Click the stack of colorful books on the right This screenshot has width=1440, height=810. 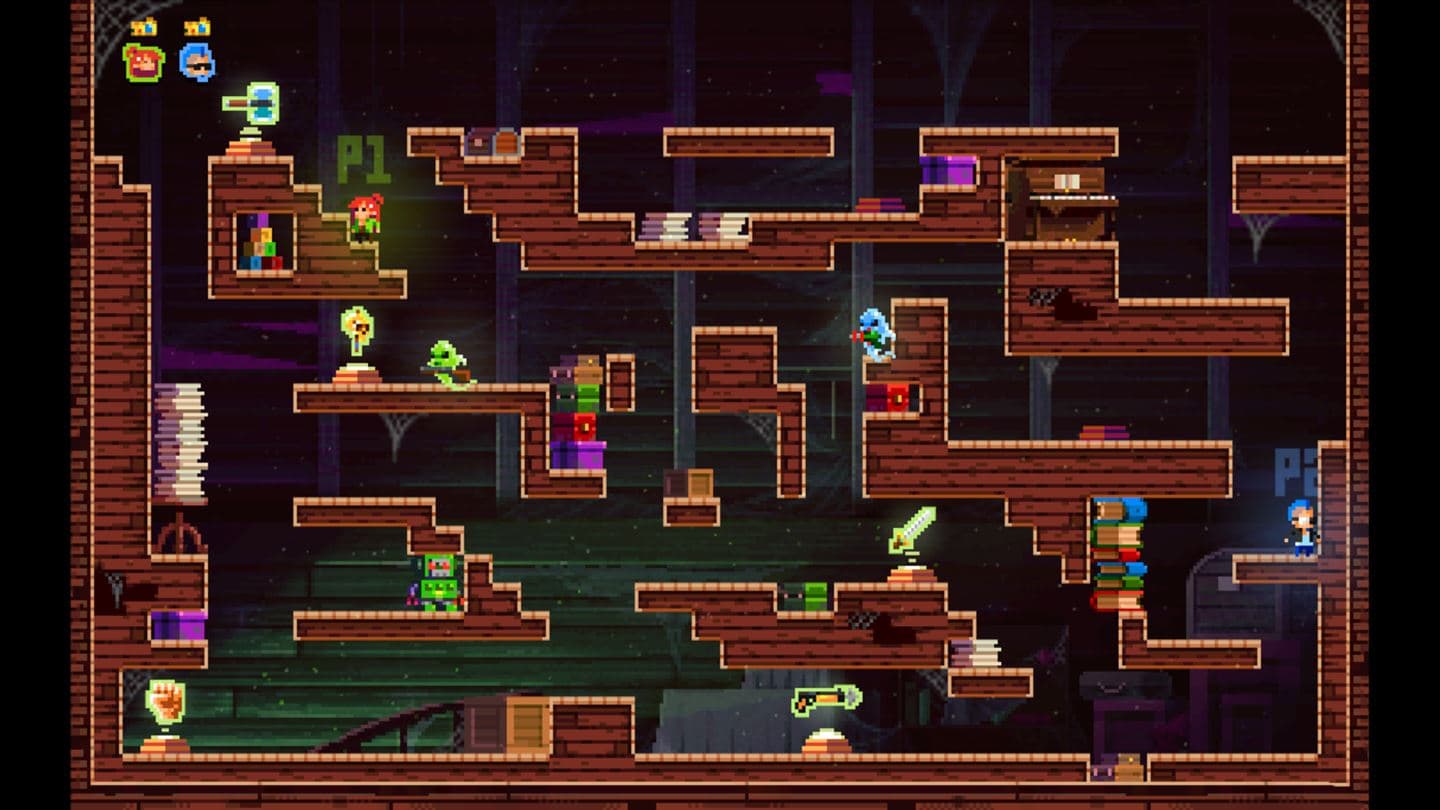pos(1122,555)
